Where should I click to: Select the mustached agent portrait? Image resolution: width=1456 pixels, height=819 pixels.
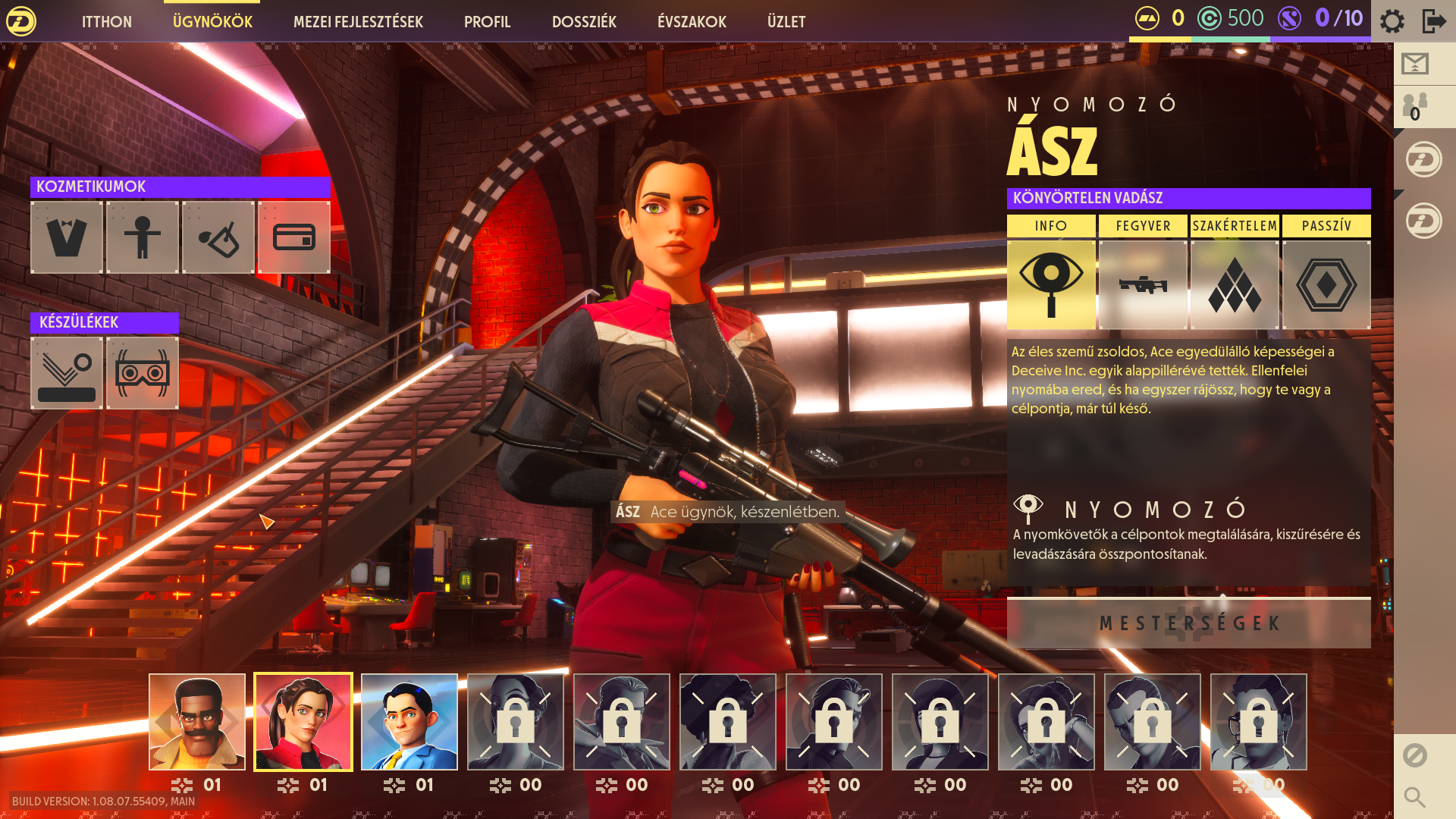click(x=197, y=722)
